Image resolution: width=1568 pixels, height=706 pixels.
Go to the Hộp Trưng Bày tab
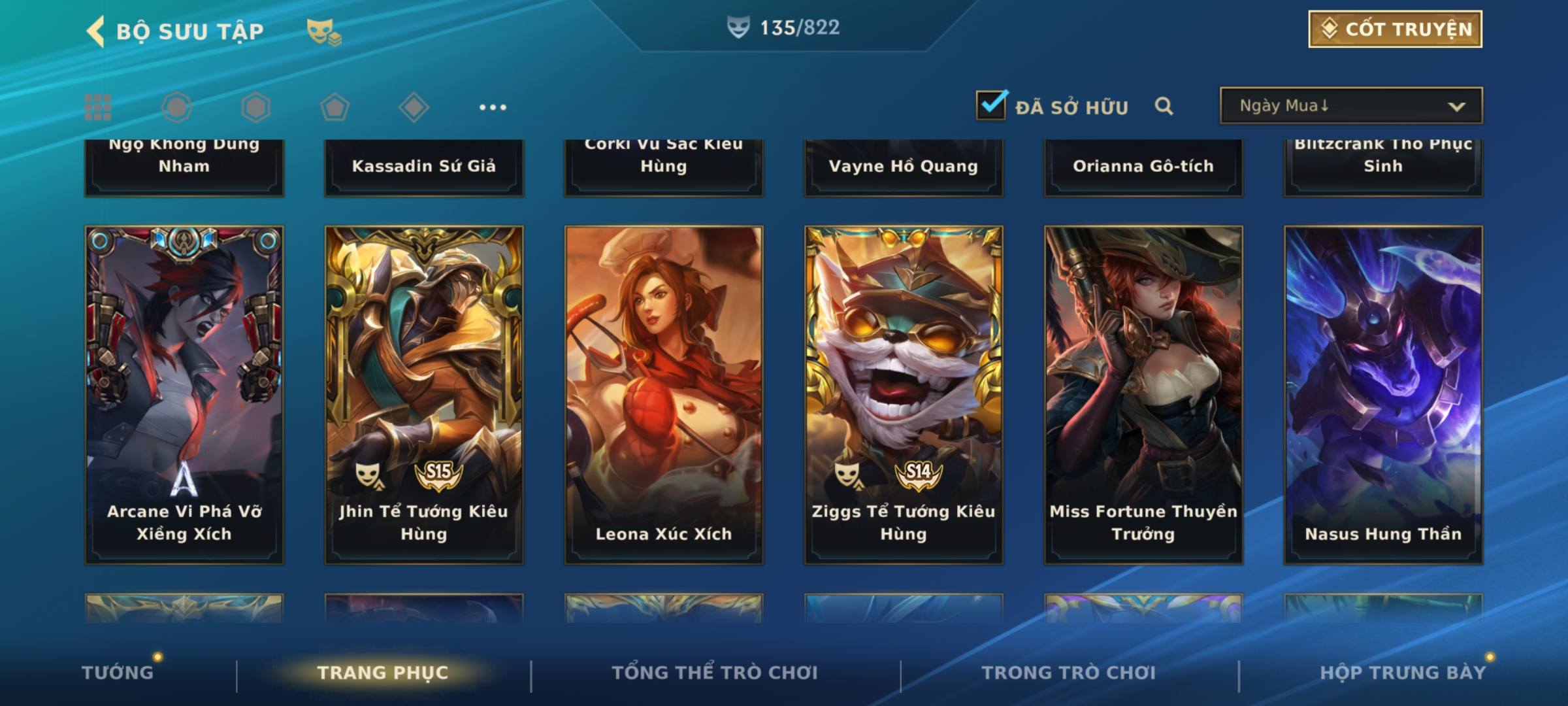1403,672
